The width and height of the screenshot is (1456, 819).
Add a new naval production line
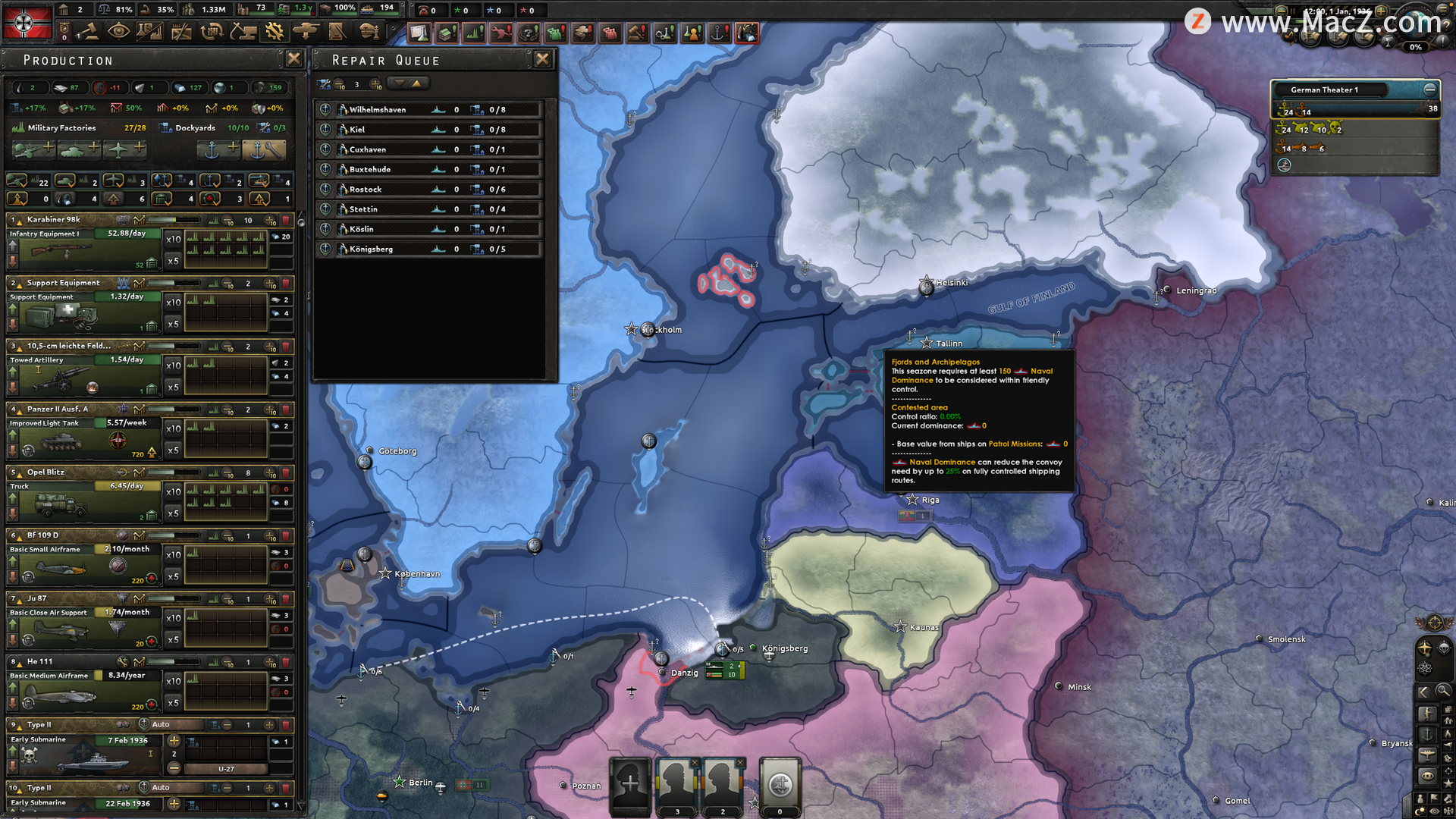coord(218,149)
